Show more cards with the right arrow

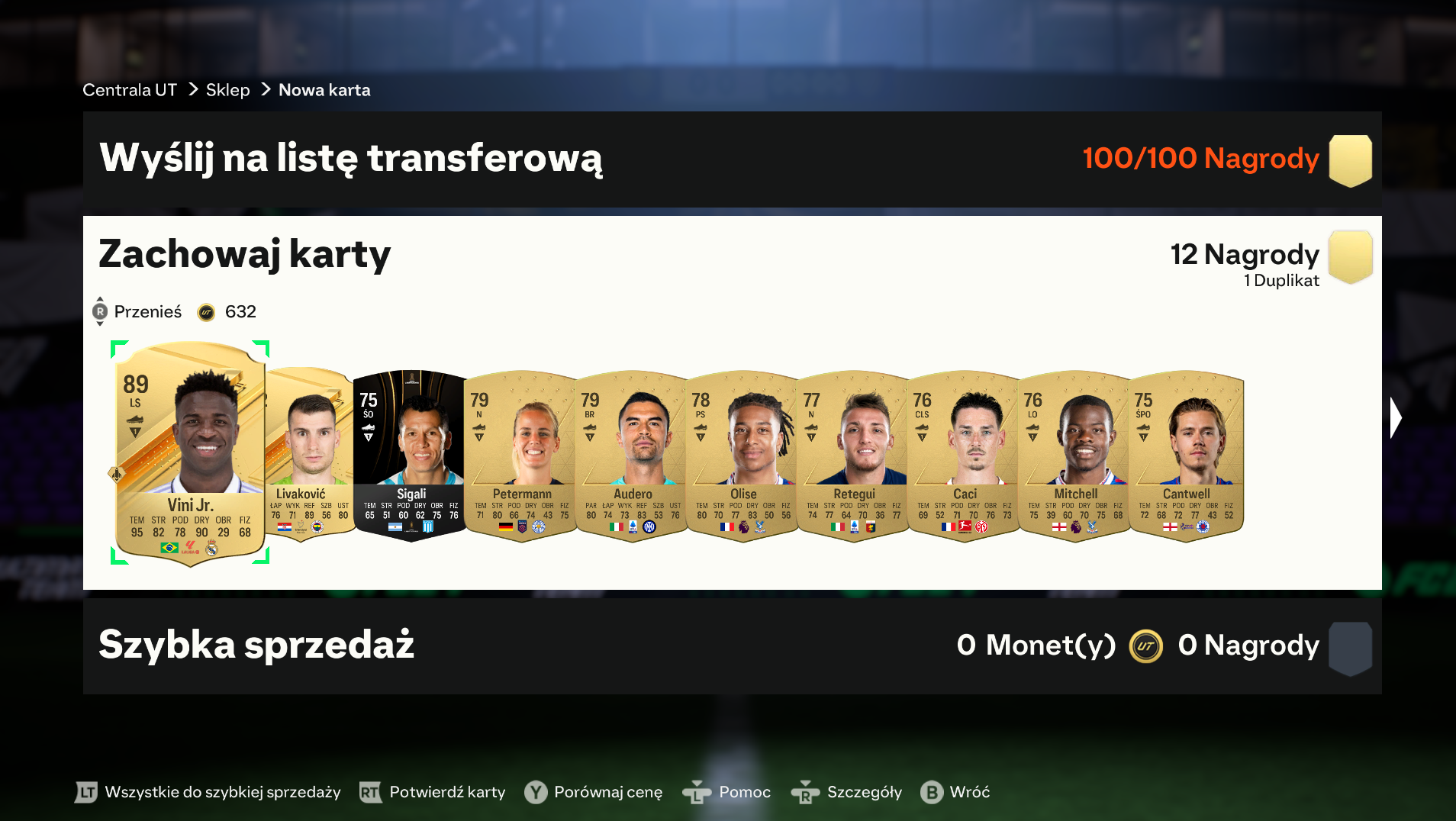click(1396, 418)
